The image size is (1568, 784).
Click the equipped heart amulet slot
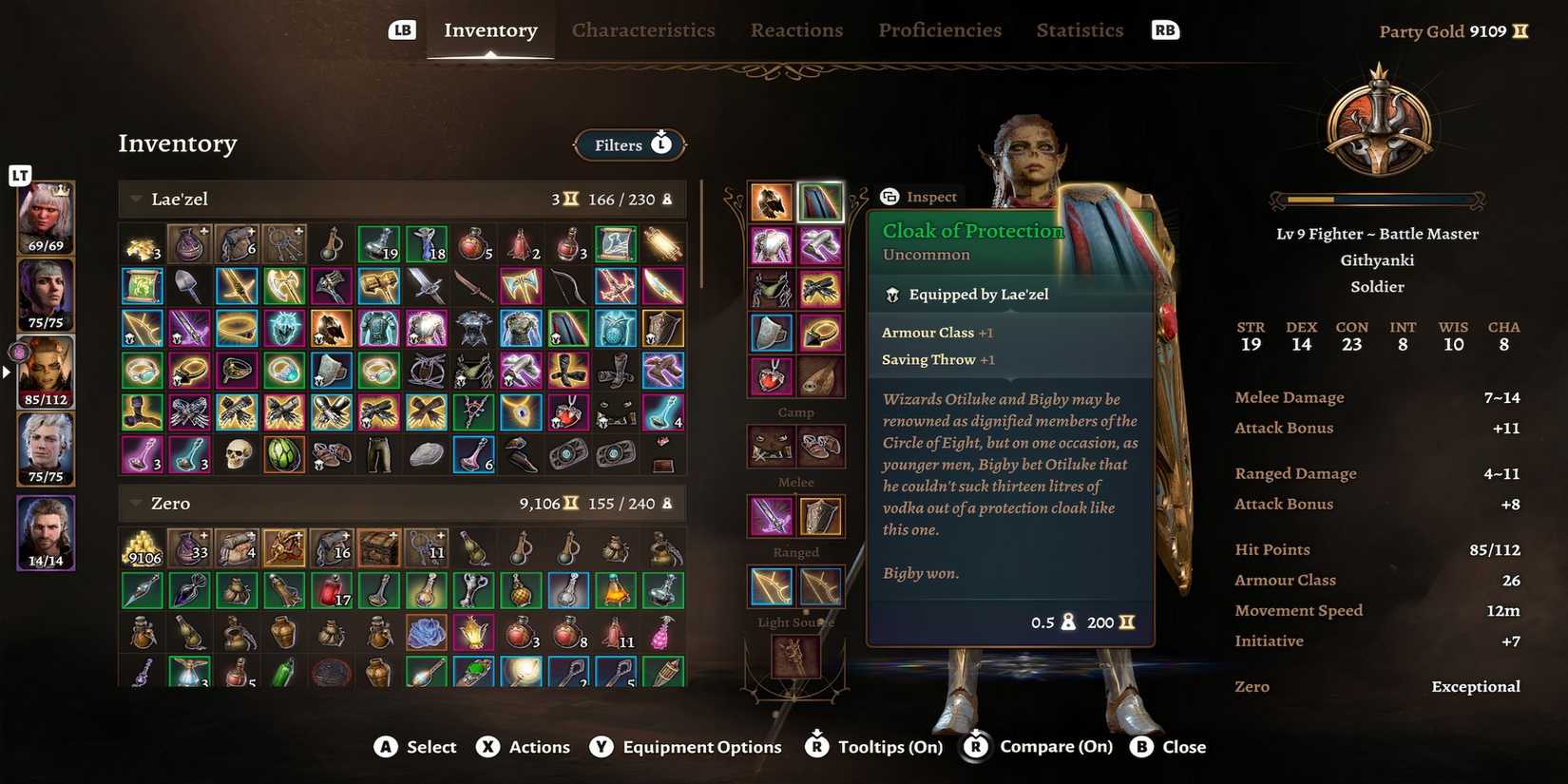coord(770,375)
